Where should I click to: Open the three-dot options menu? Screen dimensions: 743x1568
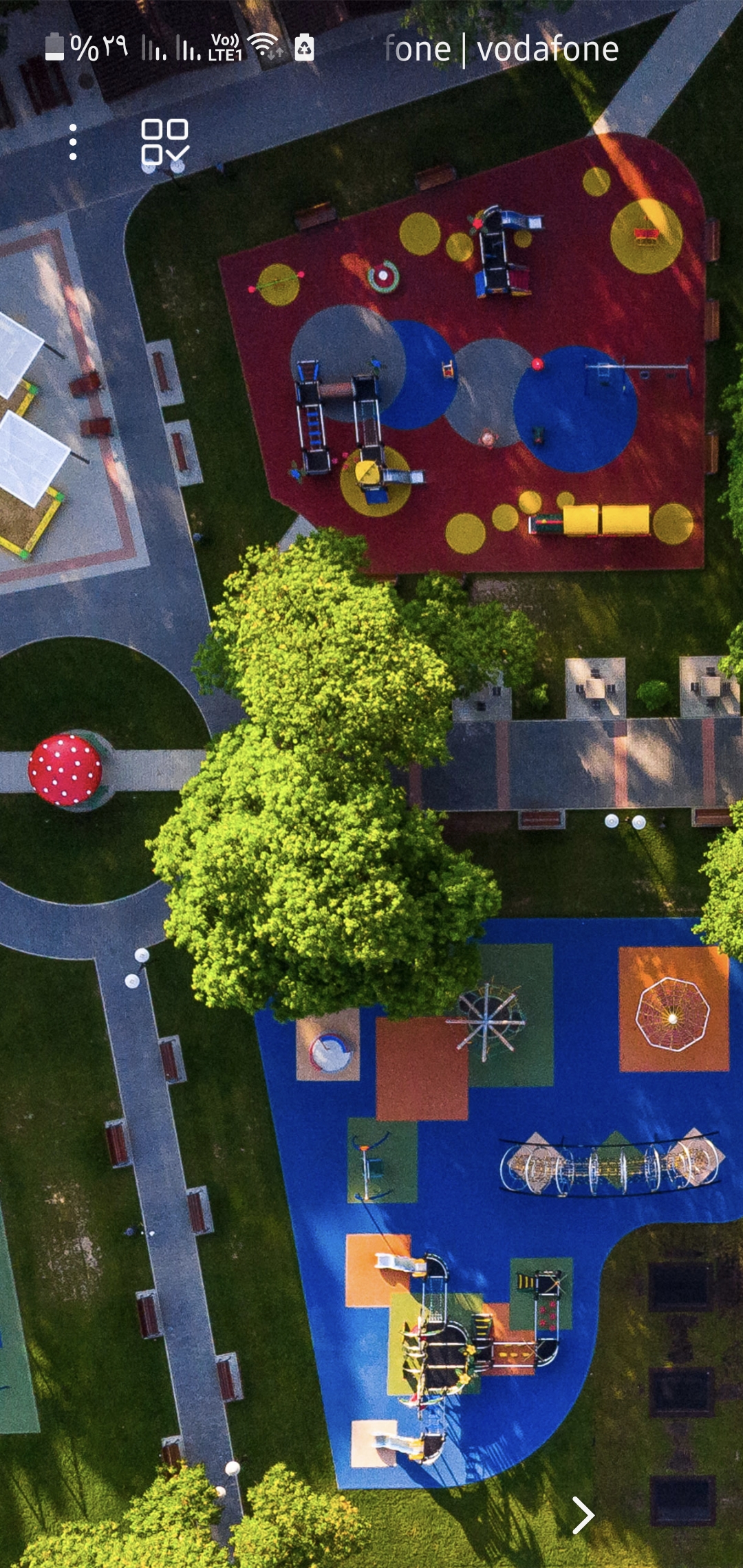[73, 142]
